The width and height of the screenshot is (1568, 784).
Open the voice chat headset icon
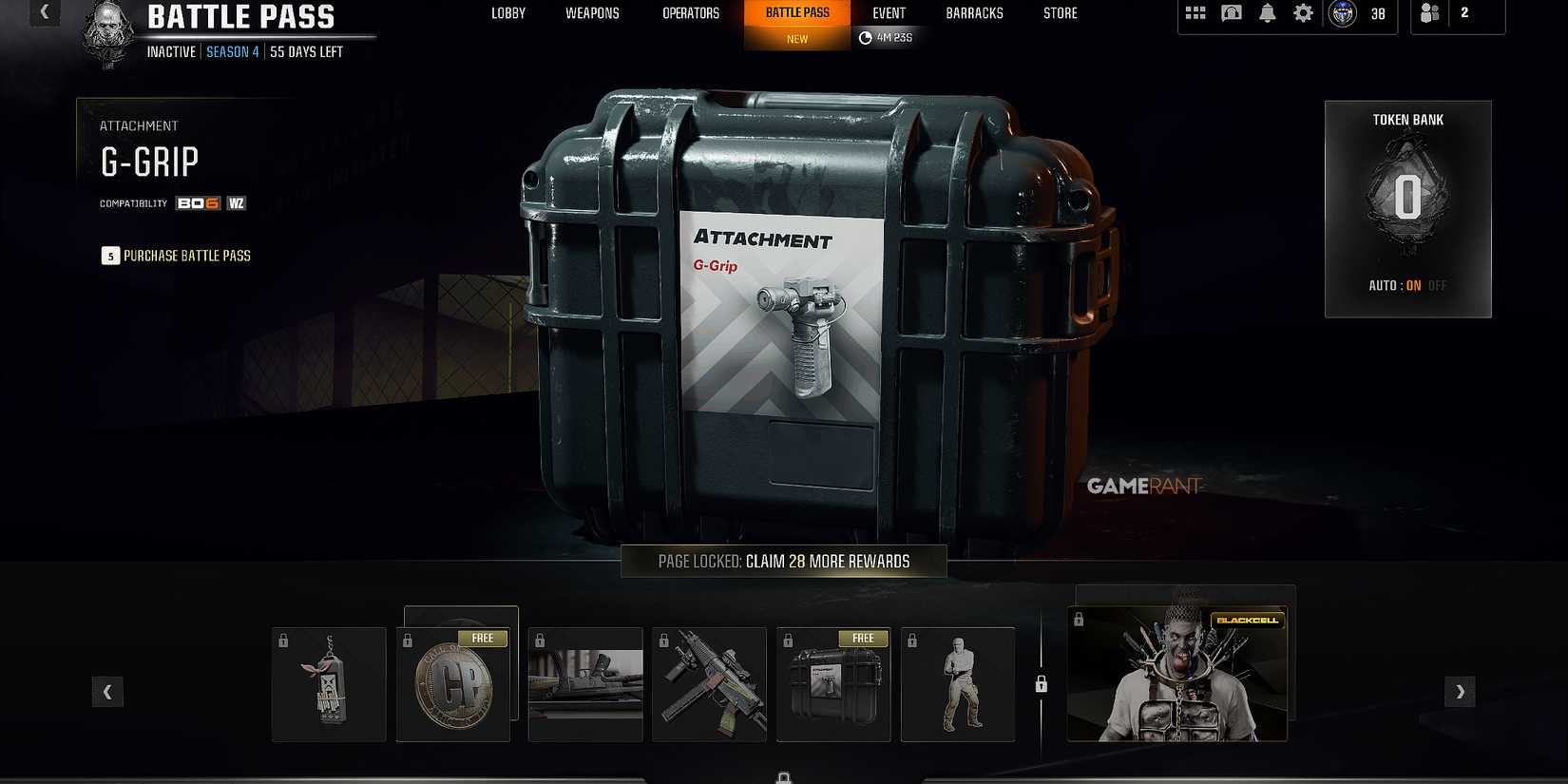click(1231, 13)
